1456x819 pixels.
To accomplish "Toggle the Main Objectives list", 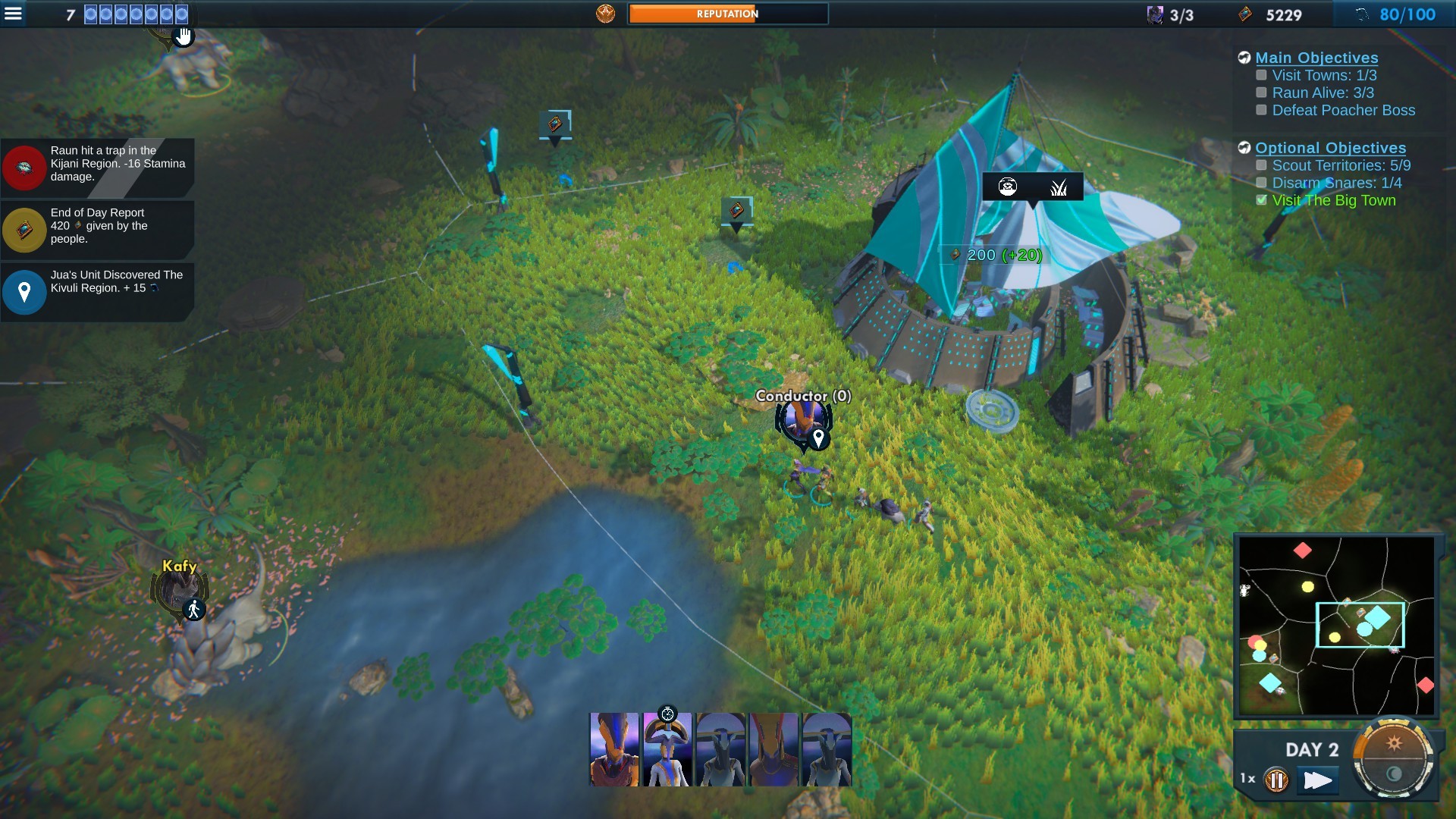I will coord(1316,58).
